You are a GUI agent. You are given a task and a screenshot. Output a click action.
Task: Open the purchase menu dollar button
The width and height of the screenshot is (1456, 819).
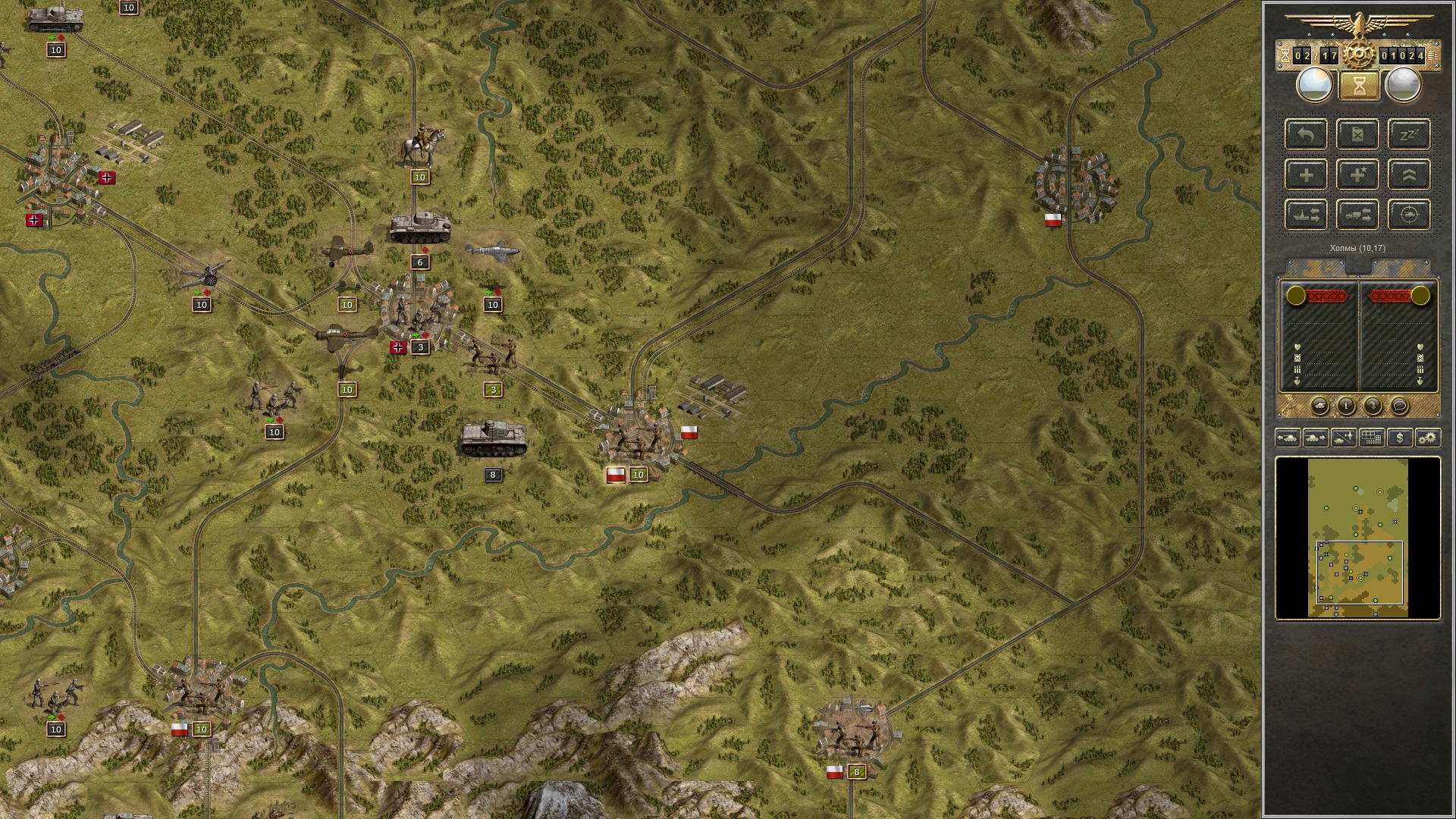[1400, 438]
